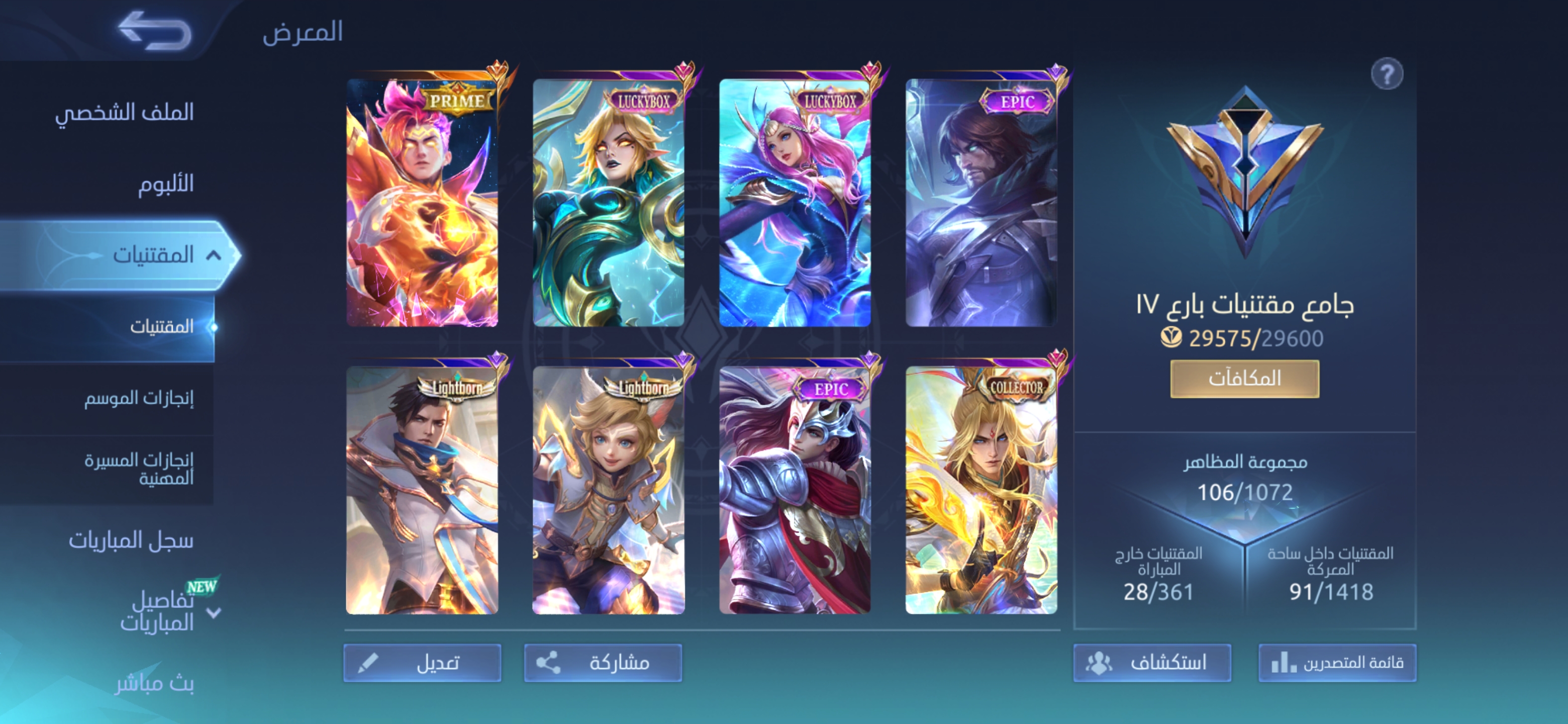The image size is (1568, 724).
Task: Select the Lightborn dark-haired hero skin card
Action: (x=423, y=490)
